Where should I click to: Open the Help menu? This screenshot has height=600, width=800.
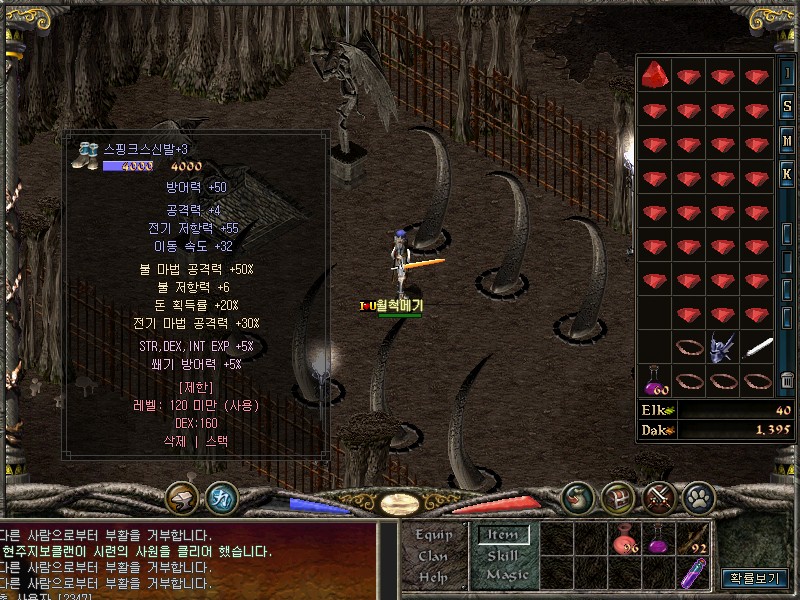(434, 577)
